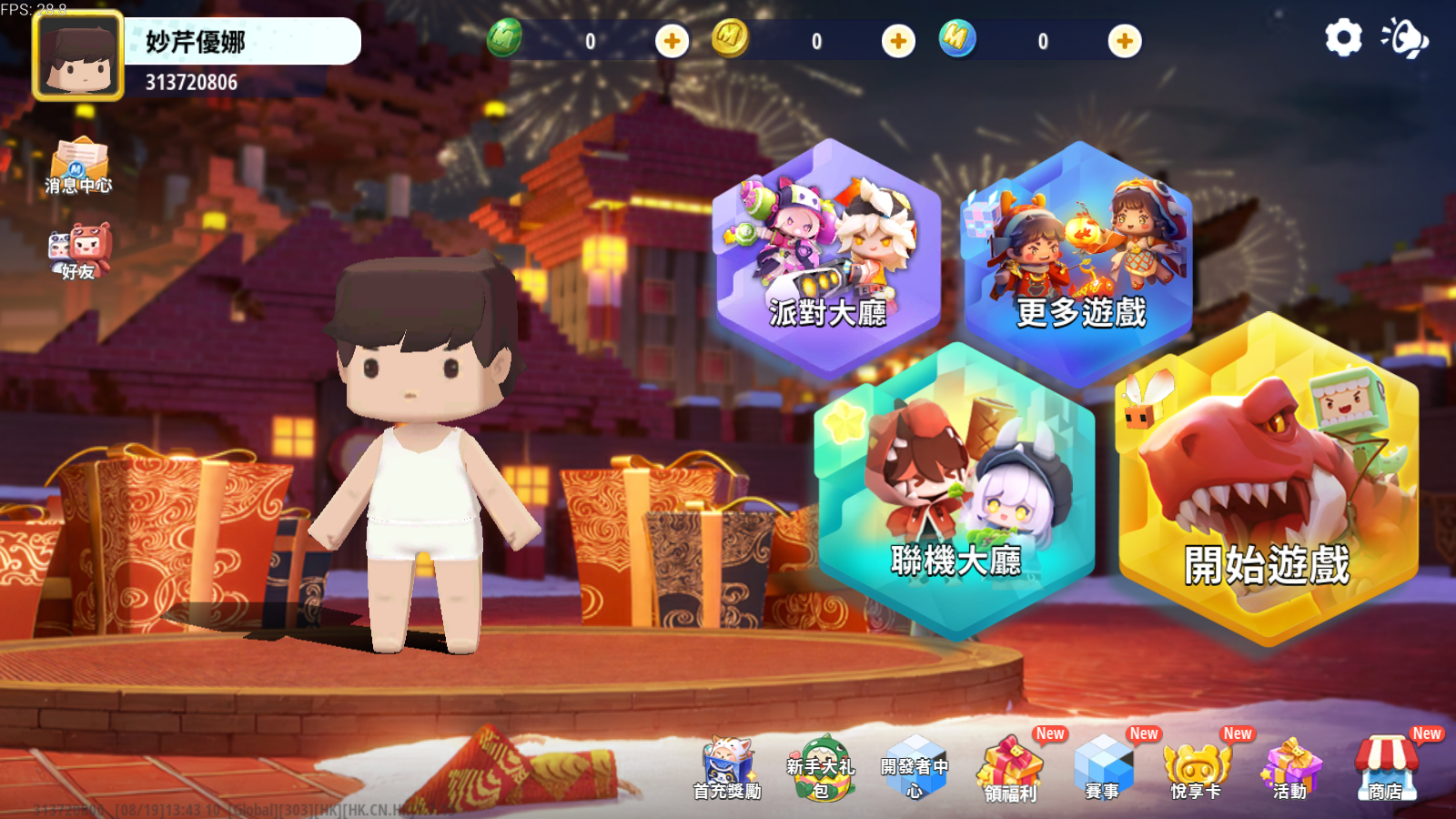Show the 好友 friends list
This screenshot has height=819, width=1456.
(x=80, y=250)
